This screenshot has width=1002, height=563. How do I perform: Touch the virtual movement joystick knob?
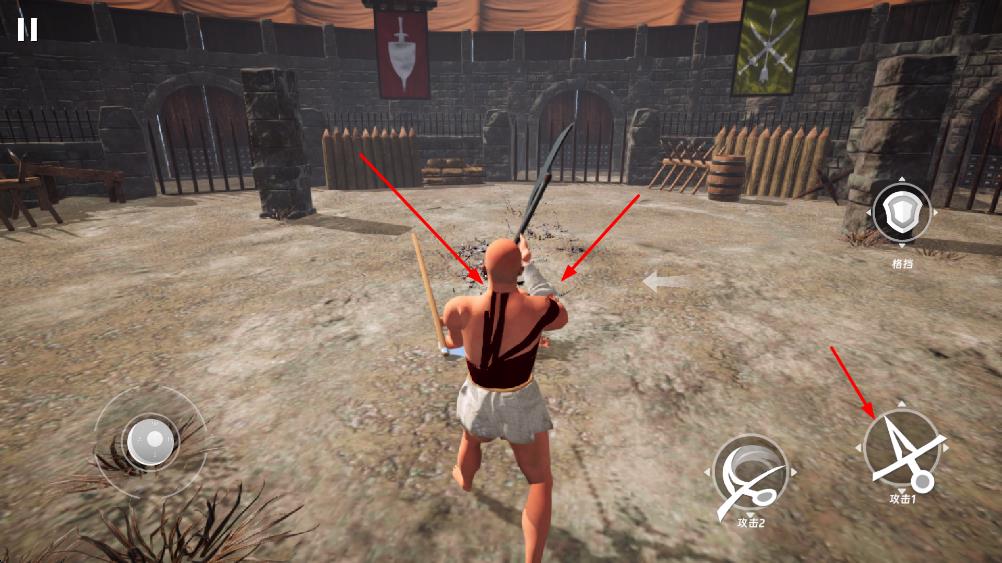tap(150, 440)
